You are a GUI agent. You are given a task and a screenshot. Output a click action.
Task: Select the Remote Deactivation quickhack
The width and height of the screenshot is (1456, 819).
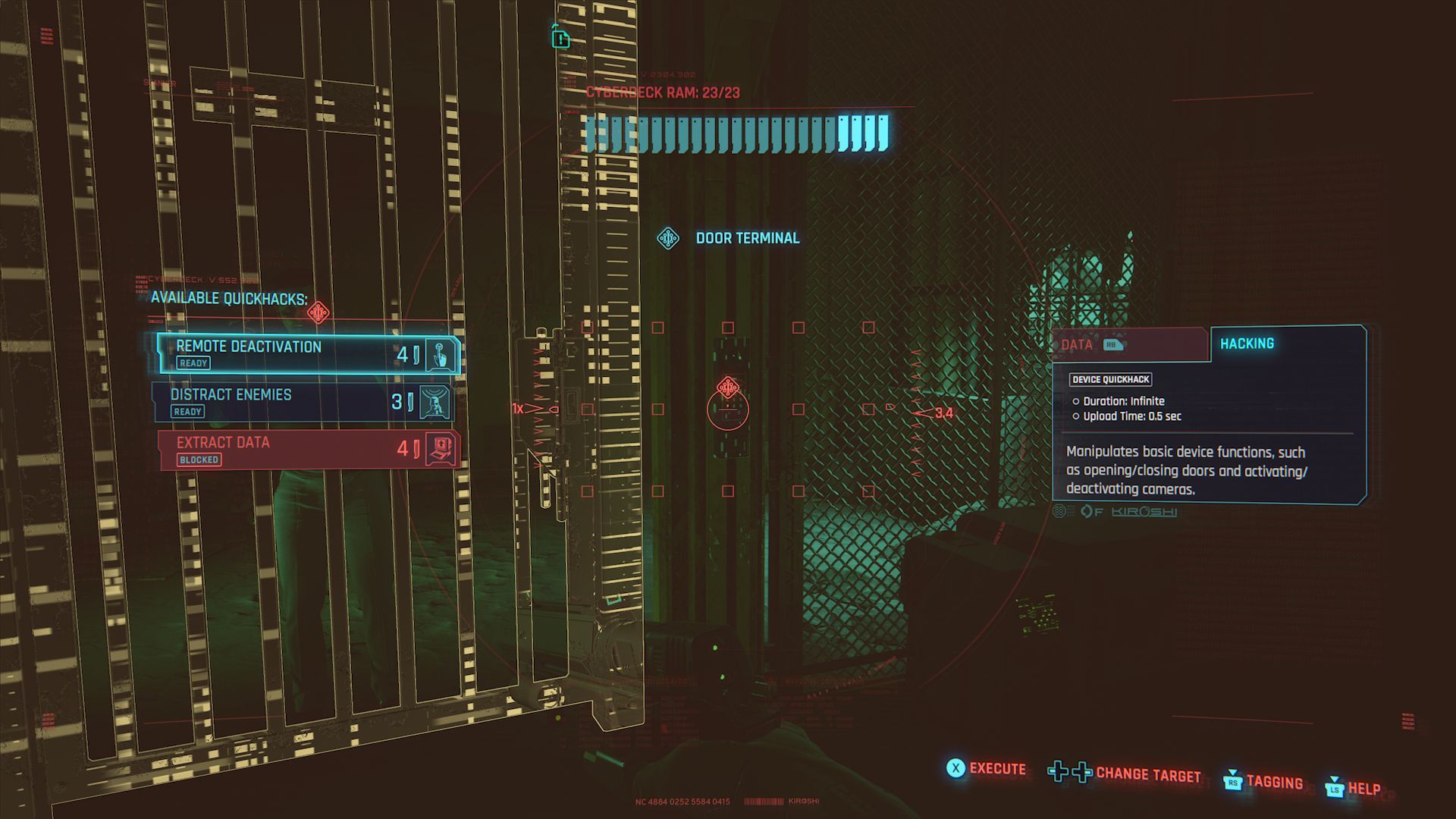308,354
